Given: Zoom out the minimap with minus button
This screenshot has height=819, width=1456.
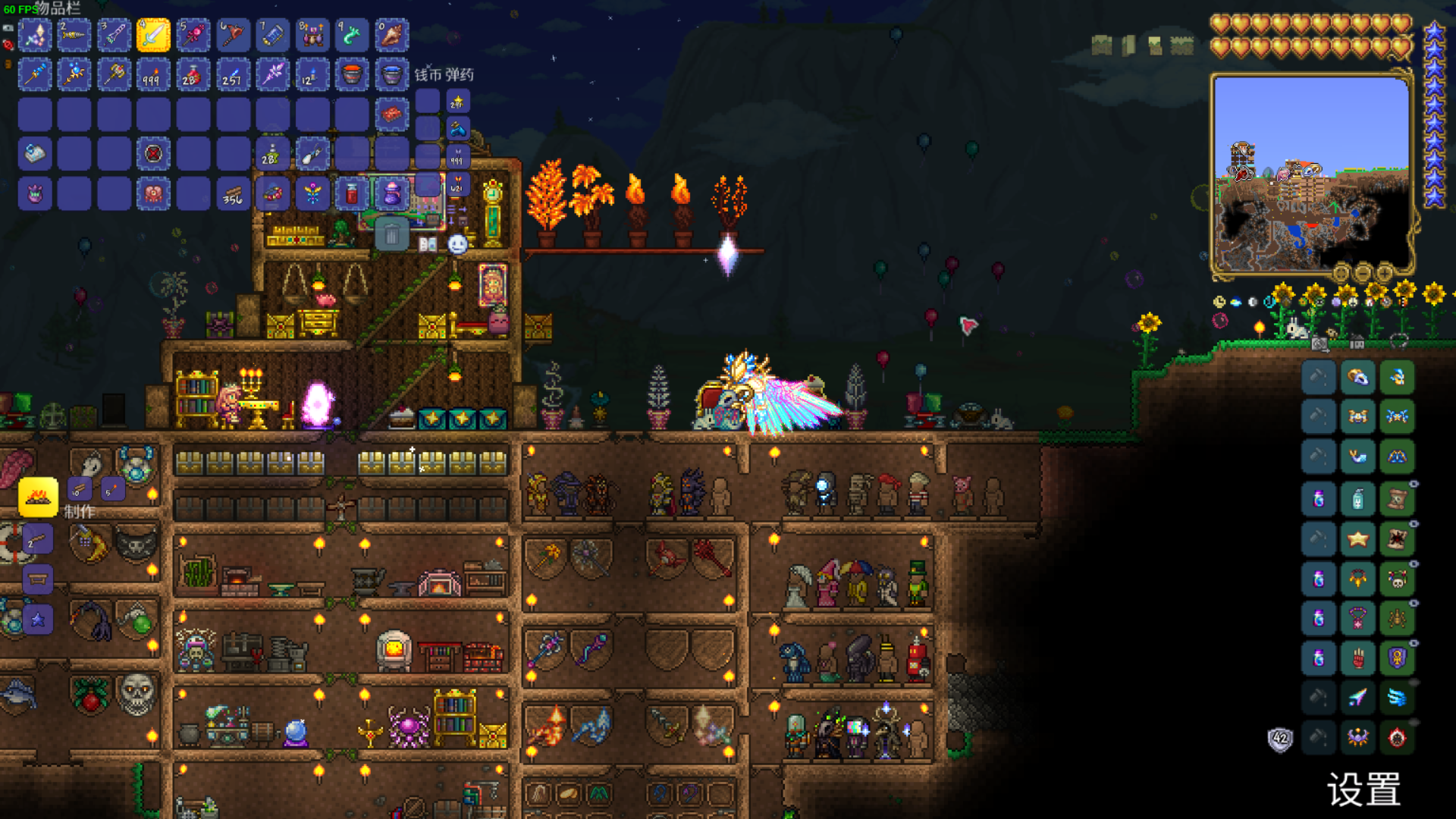Looking at the screenshot, I should coord(1363,273).
